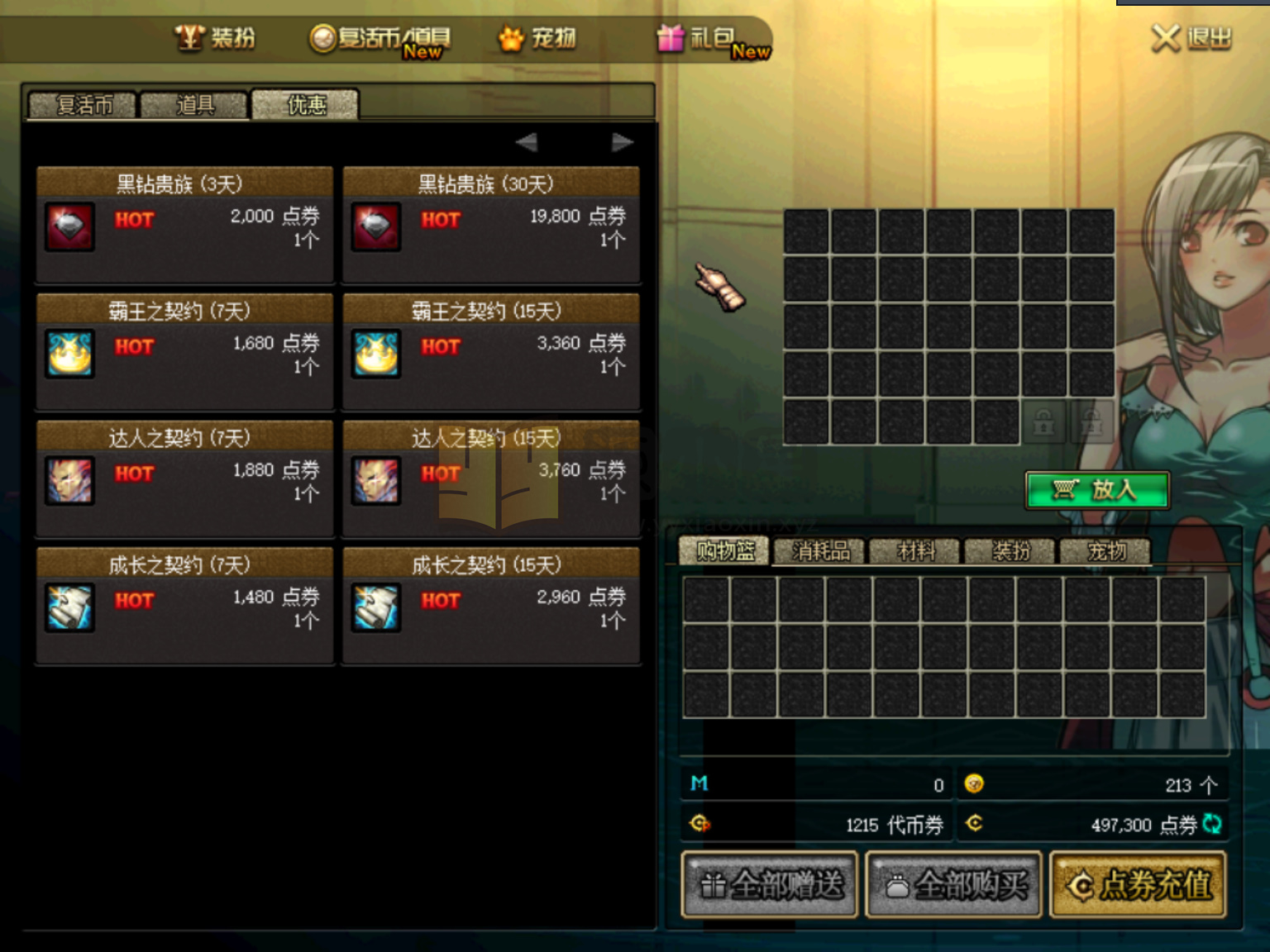Switch to the 道具 tab
The height and width of the screenshot is (952, 1270).
194,106
